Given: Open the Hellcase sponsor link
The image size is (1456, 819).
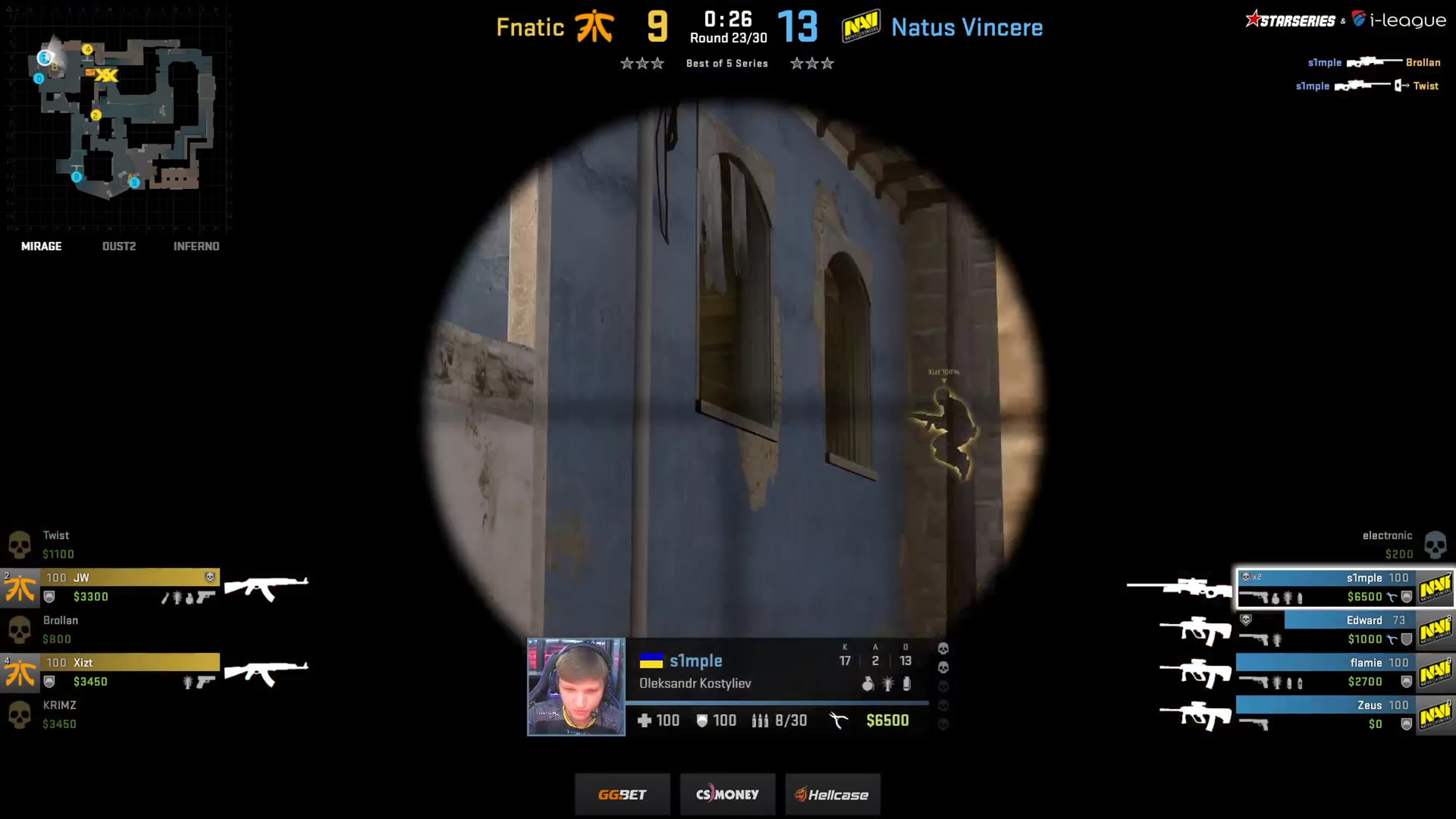Looking at the screenshot, I should [x=832, y=793].
